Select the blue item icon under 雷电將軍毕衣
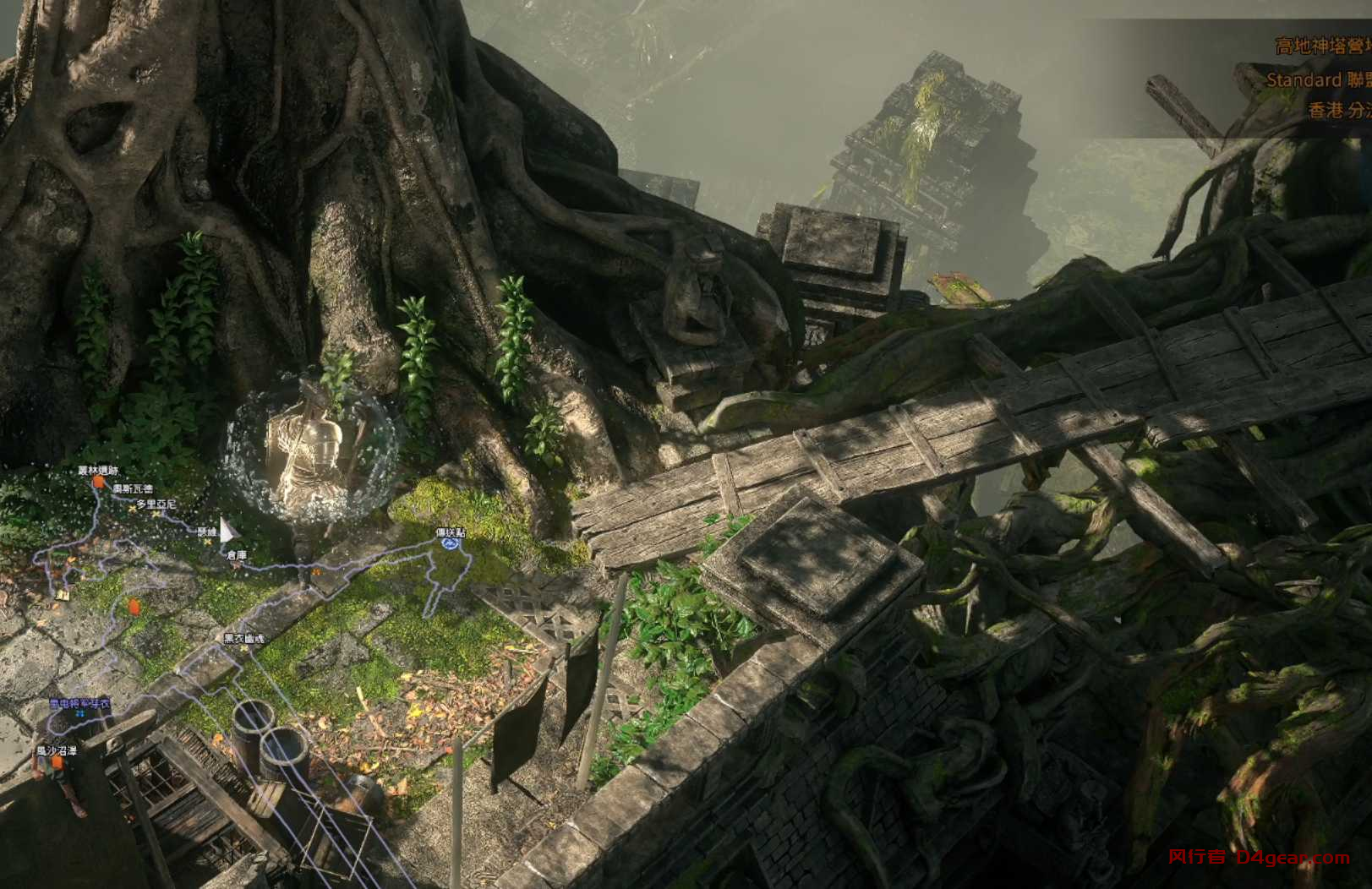1372x889 pixels. [81, 714]
